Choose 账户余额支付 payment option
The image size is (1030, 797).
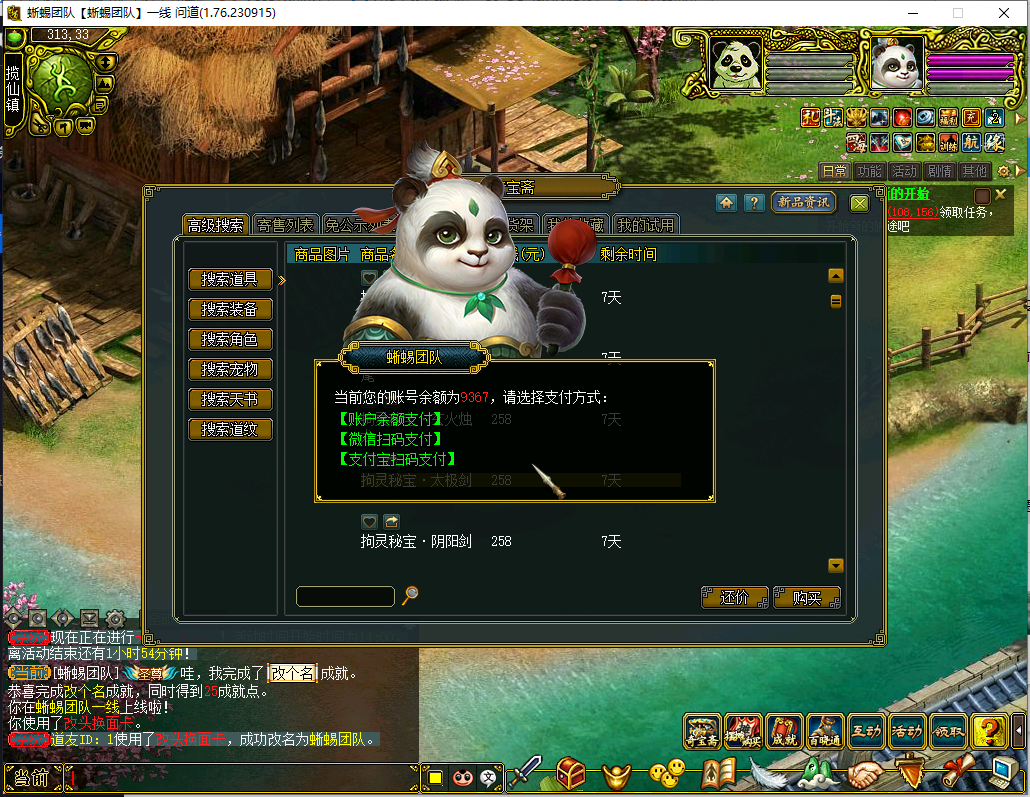390,419
